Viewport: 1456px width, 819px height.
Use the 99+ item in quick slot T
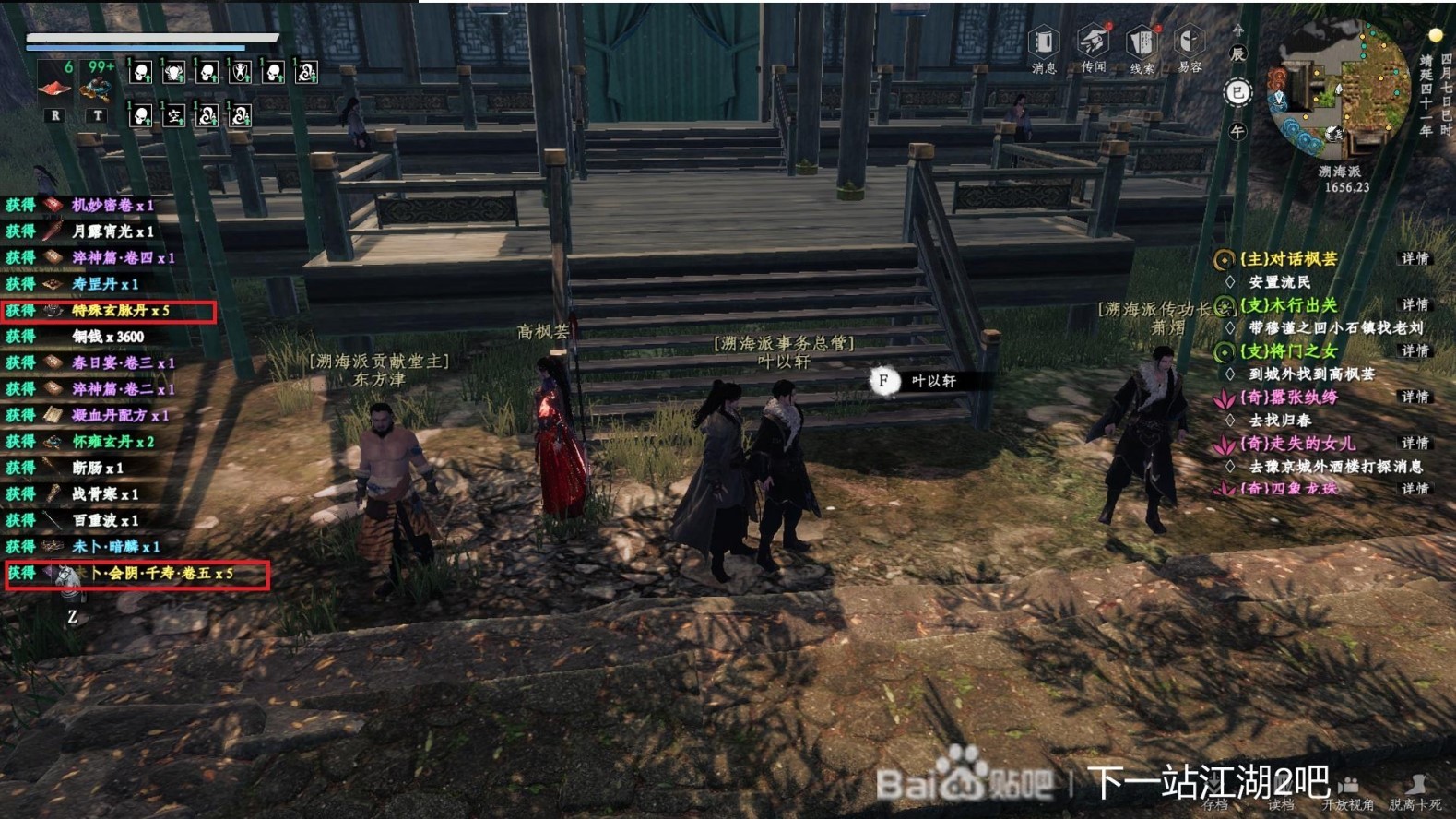pyautogui.click(x=97, y=87)
